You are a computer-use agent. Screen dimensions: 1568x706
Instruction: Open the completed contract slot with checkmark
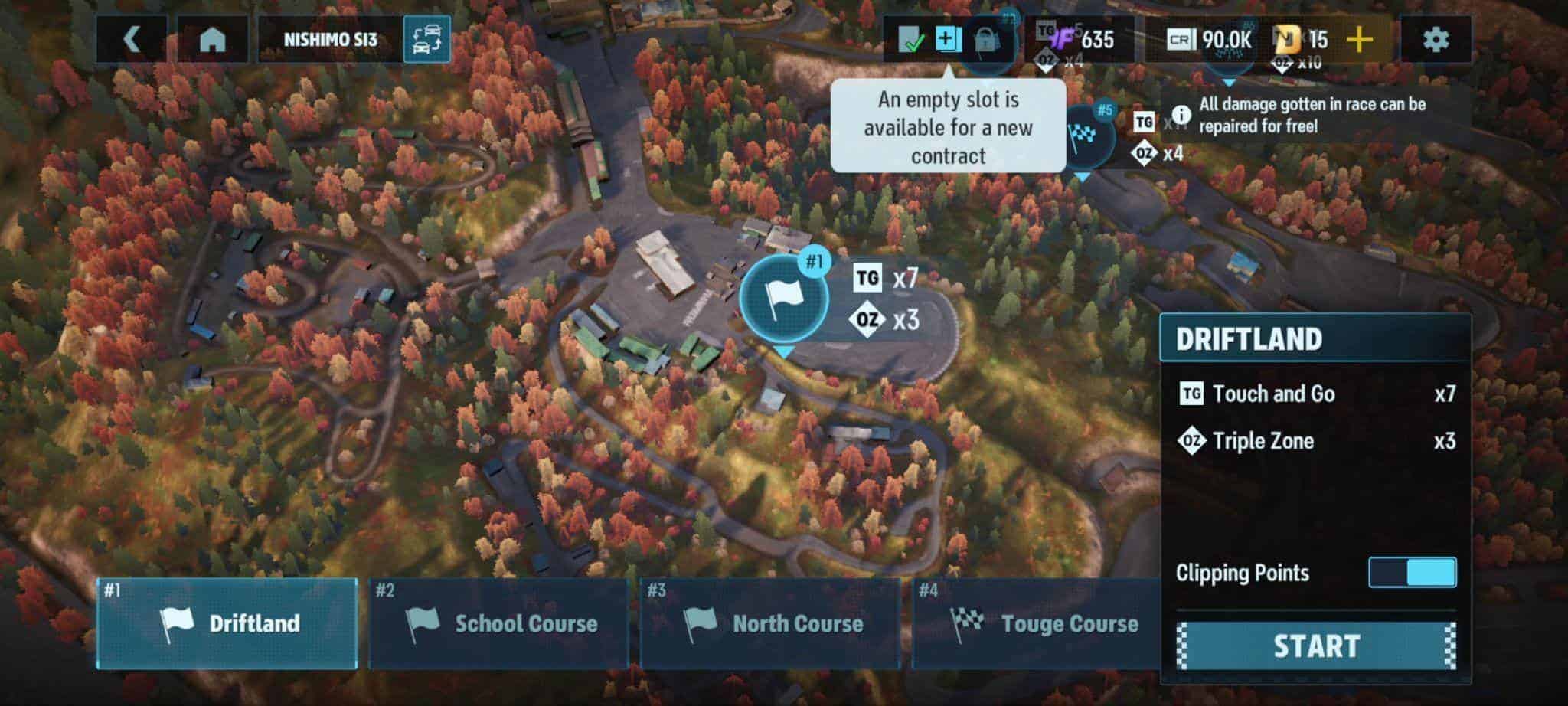[x=911, y=40]
